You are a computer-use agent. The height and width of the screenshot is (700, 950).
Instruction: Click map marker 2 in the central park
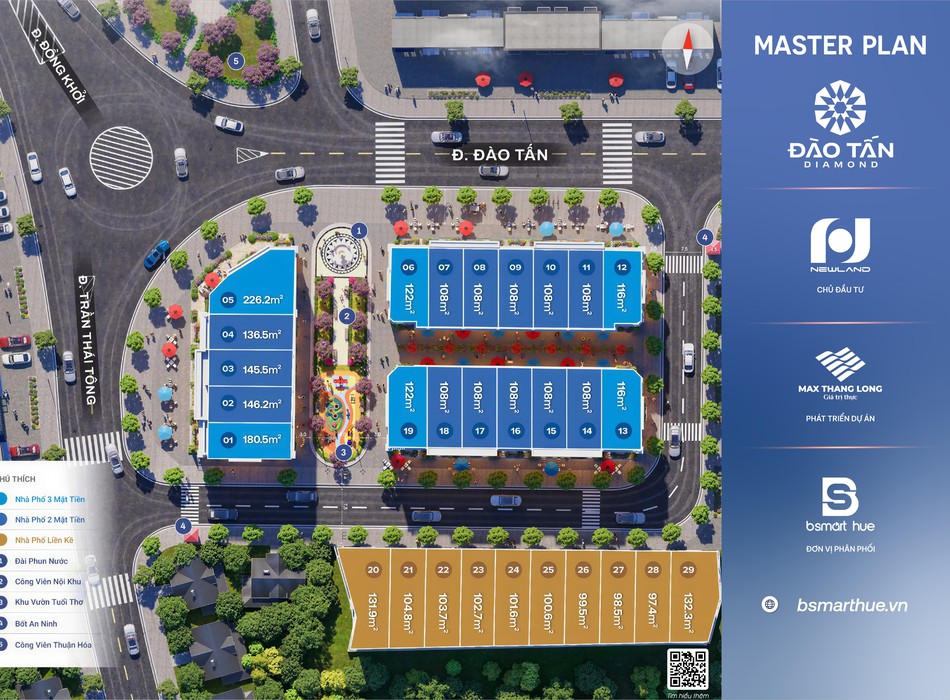pyautogui.click(x=346, y=316)
